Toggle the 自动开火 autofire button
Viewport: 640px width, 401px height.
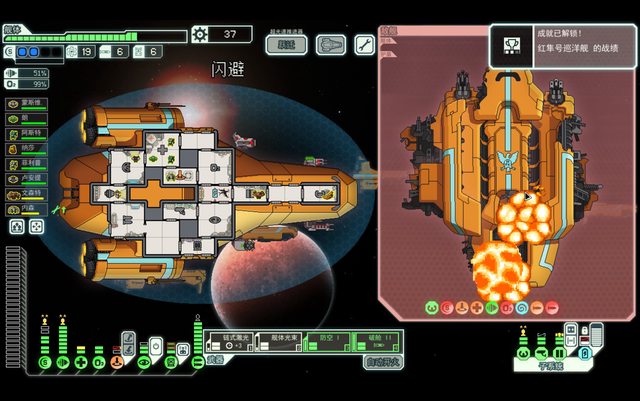[382, 361]
